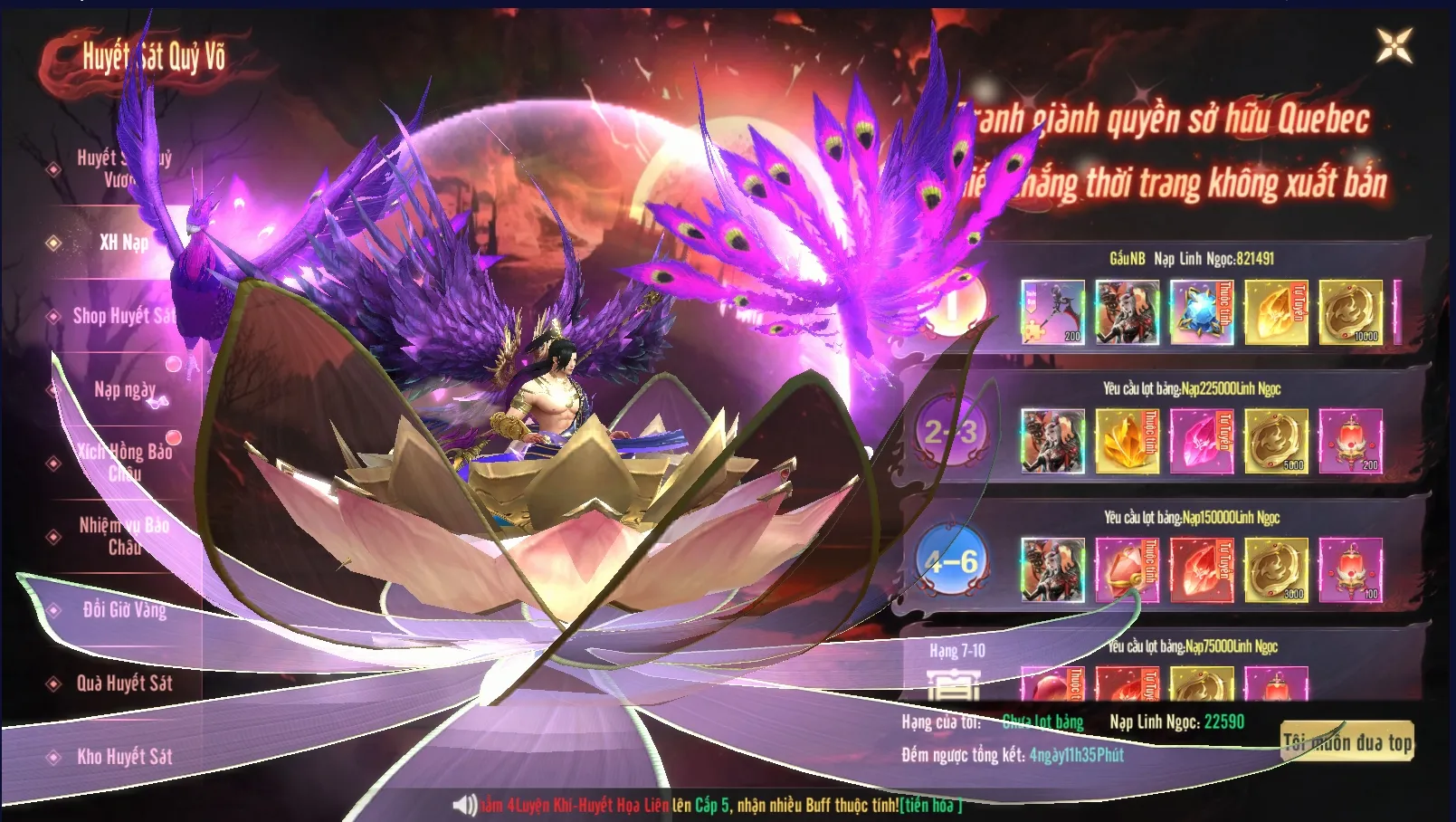The height and width of the screenshot is (822, 1456).
Task: Click the Tôi muốn đua top button
Action: click(1347, 742)
